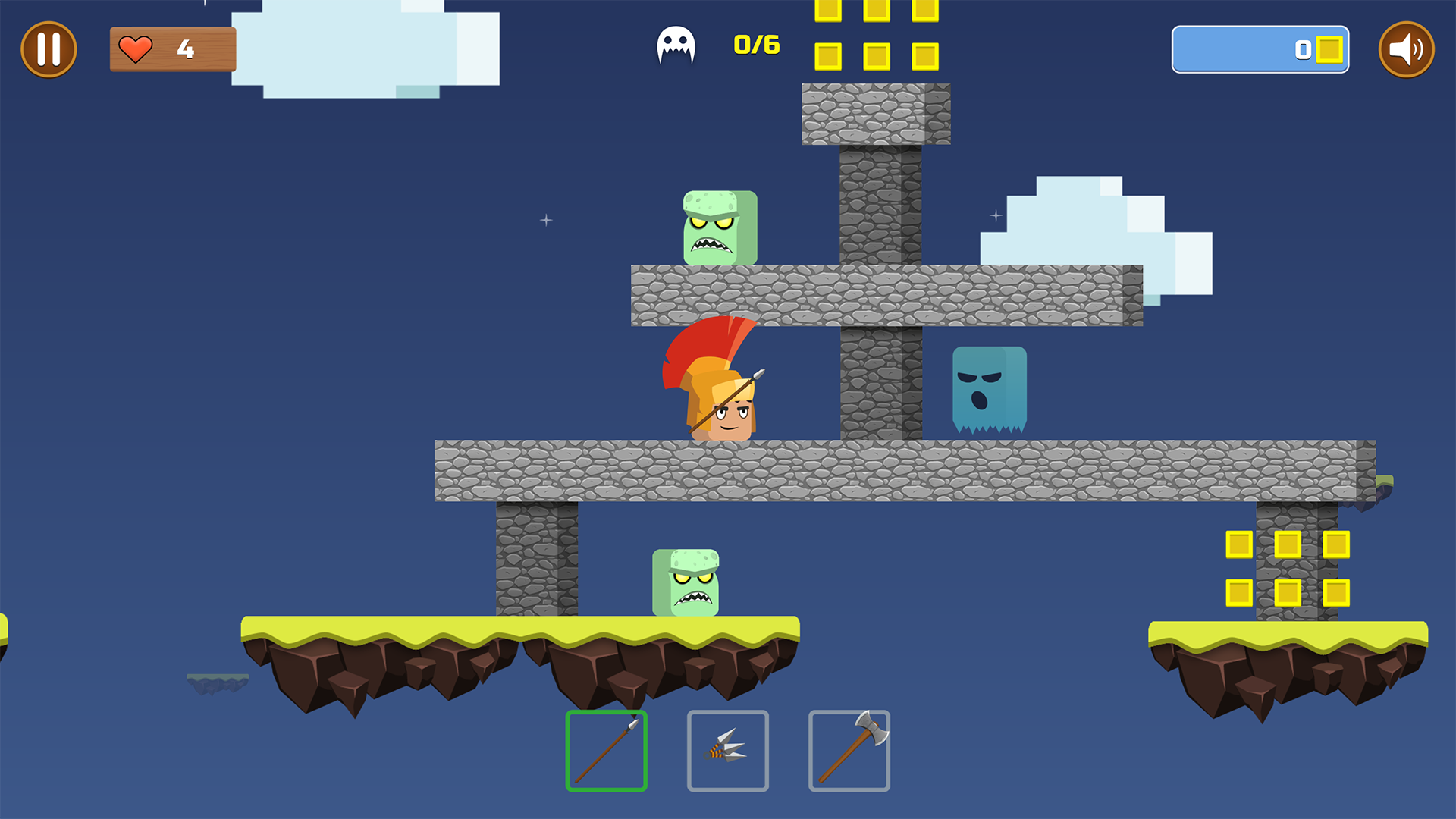Click the green zombie on the stone platform

pyautogui.click(x=719, y=227)
